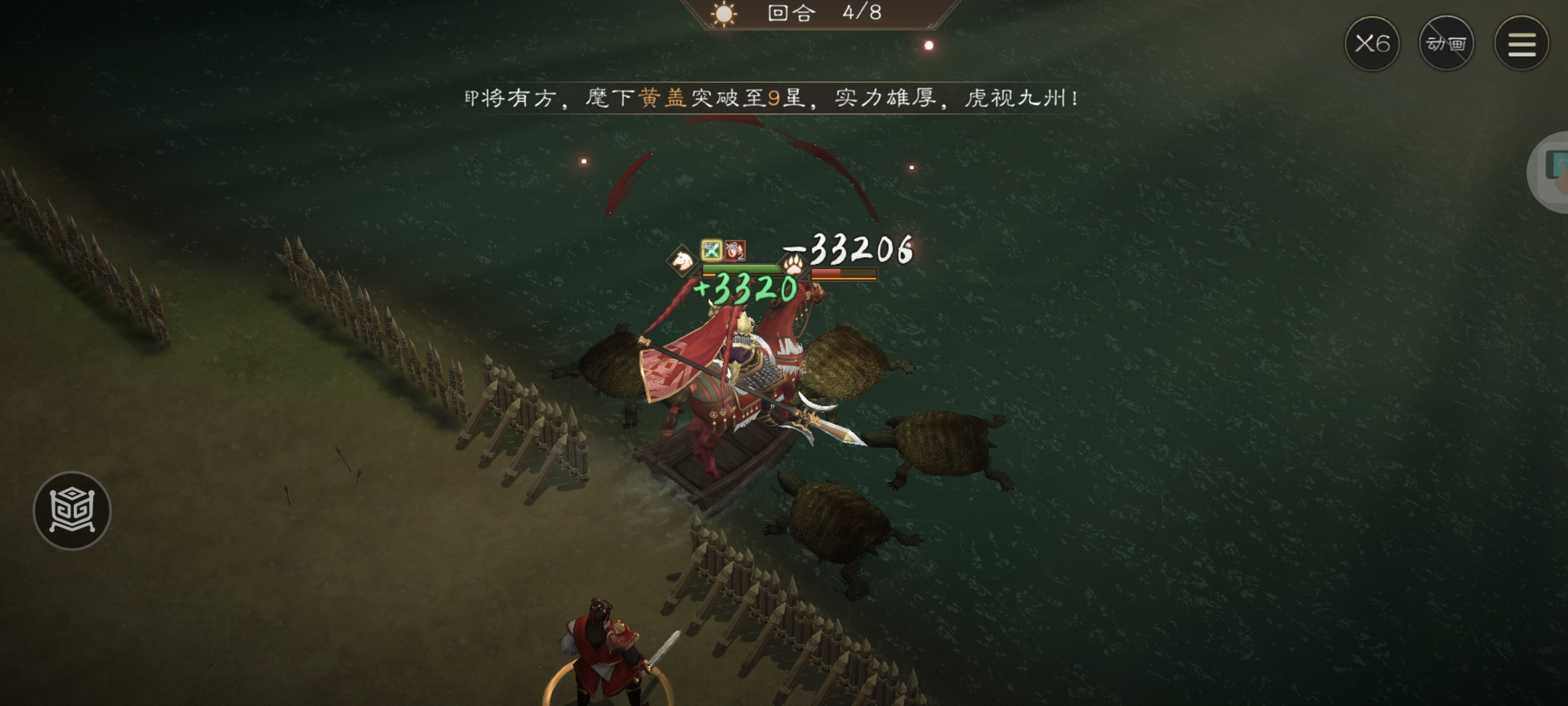Select the 黄盖 name in the announcement text
Image resolution: width=1568 pixels, height=706 pixels.
662,98
